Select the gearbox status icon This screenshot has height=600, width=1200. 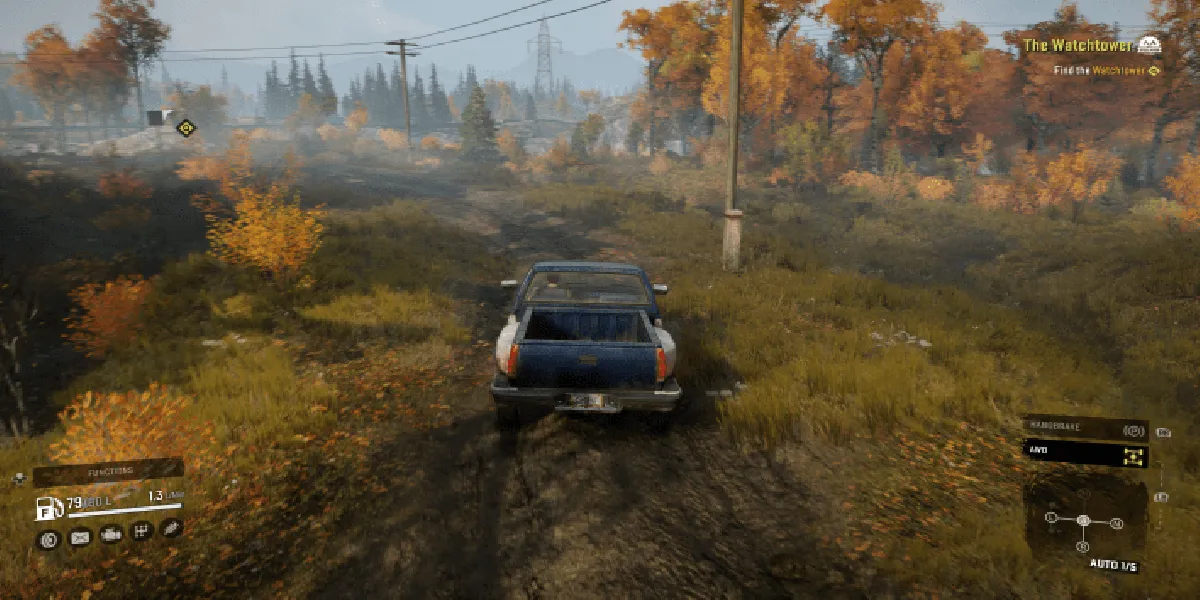(142, 531)
